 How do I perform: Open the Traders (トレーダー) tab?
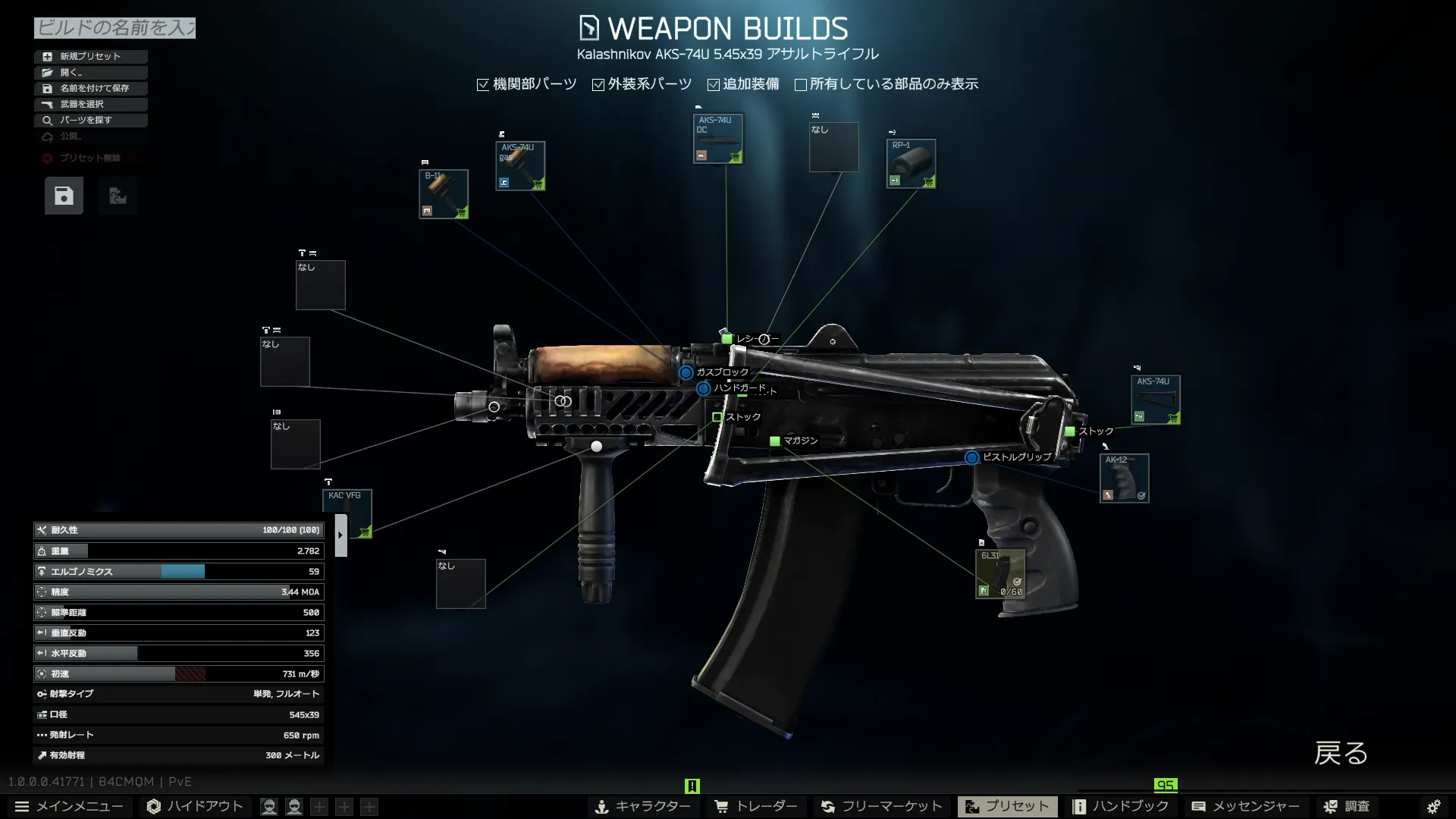[x=756, y=806]
